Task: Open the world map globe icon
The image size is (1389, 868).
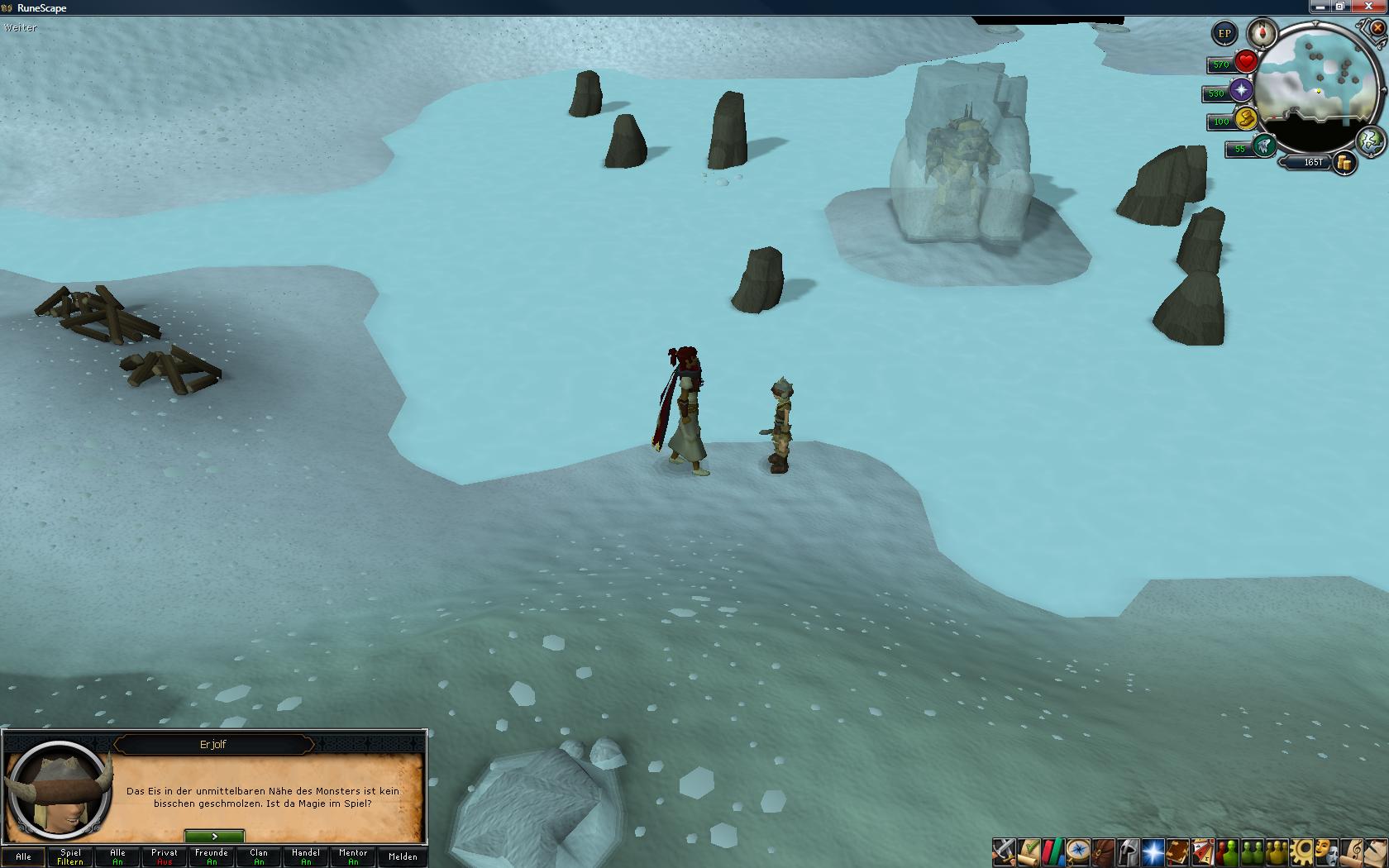Action: pos(1370,140)
